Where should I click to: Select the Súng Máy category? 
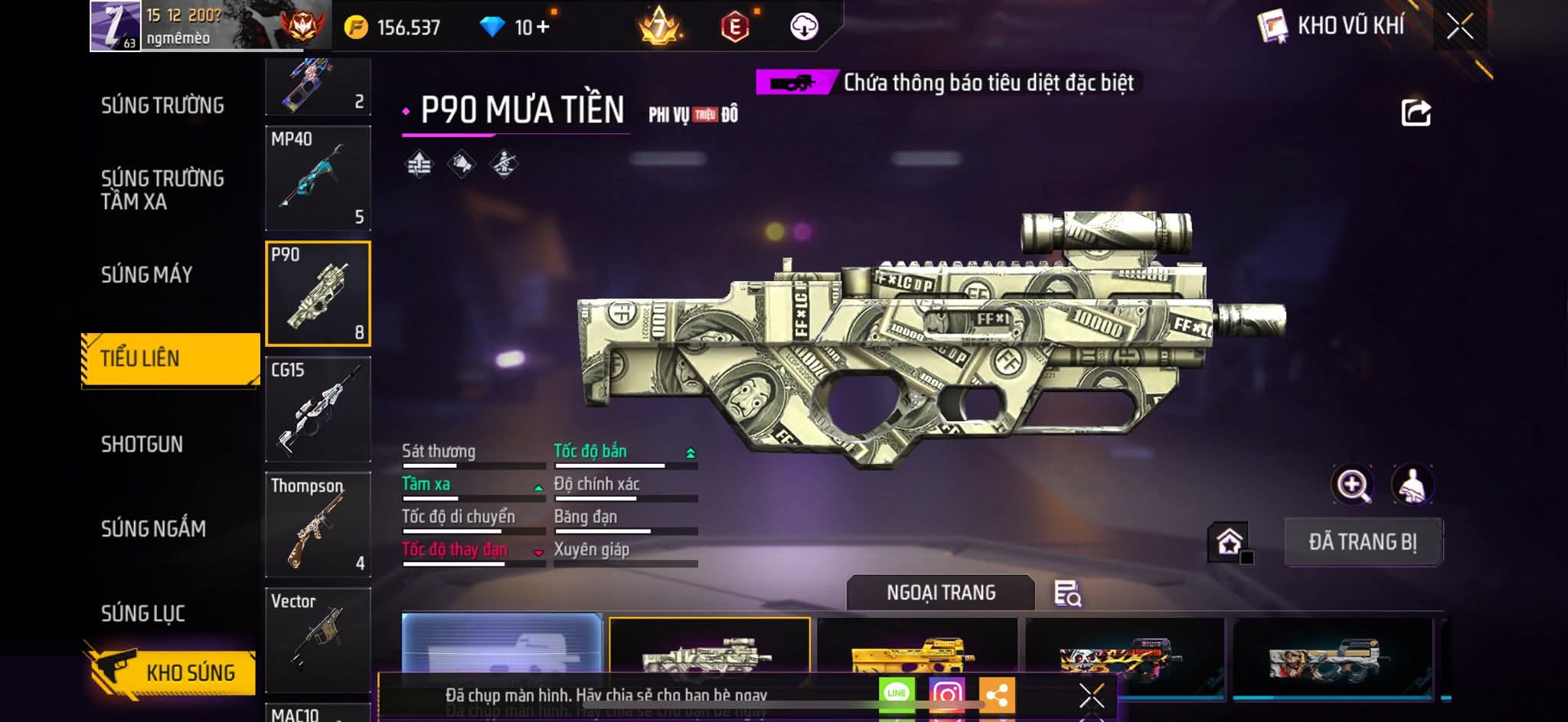tap(146, 275)
